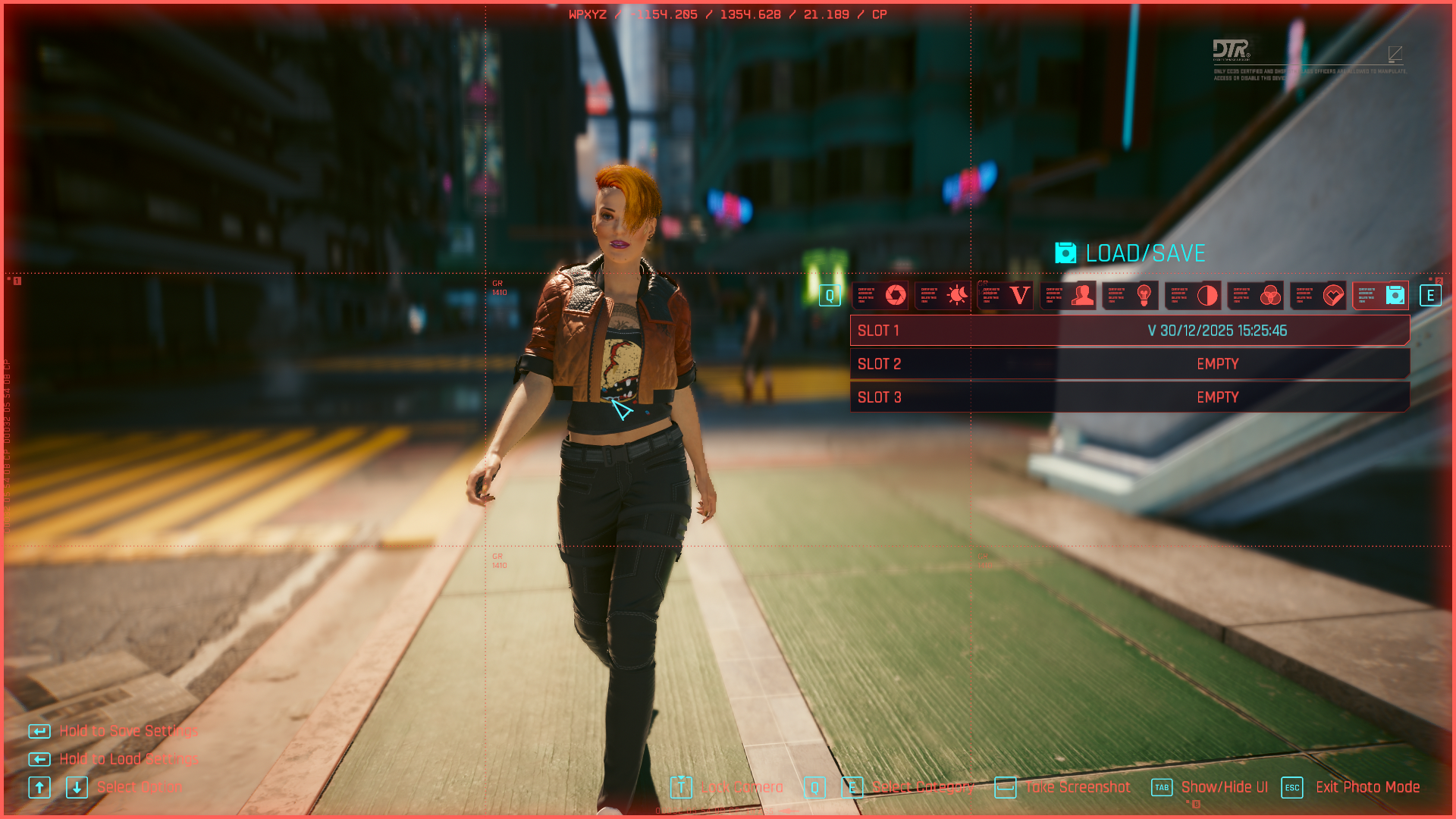Click Exit Photo Mode
The image size is (1456, 819).
[x=1367, y=787]
